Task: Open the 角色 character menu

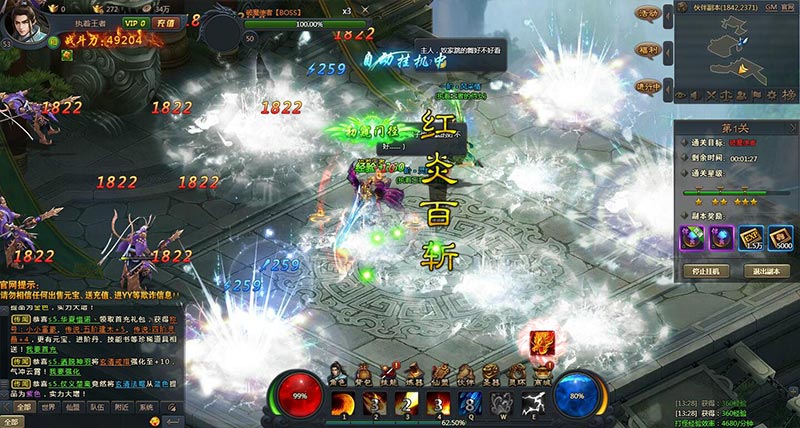Action: pyautogui.click(x=337, y=371)
